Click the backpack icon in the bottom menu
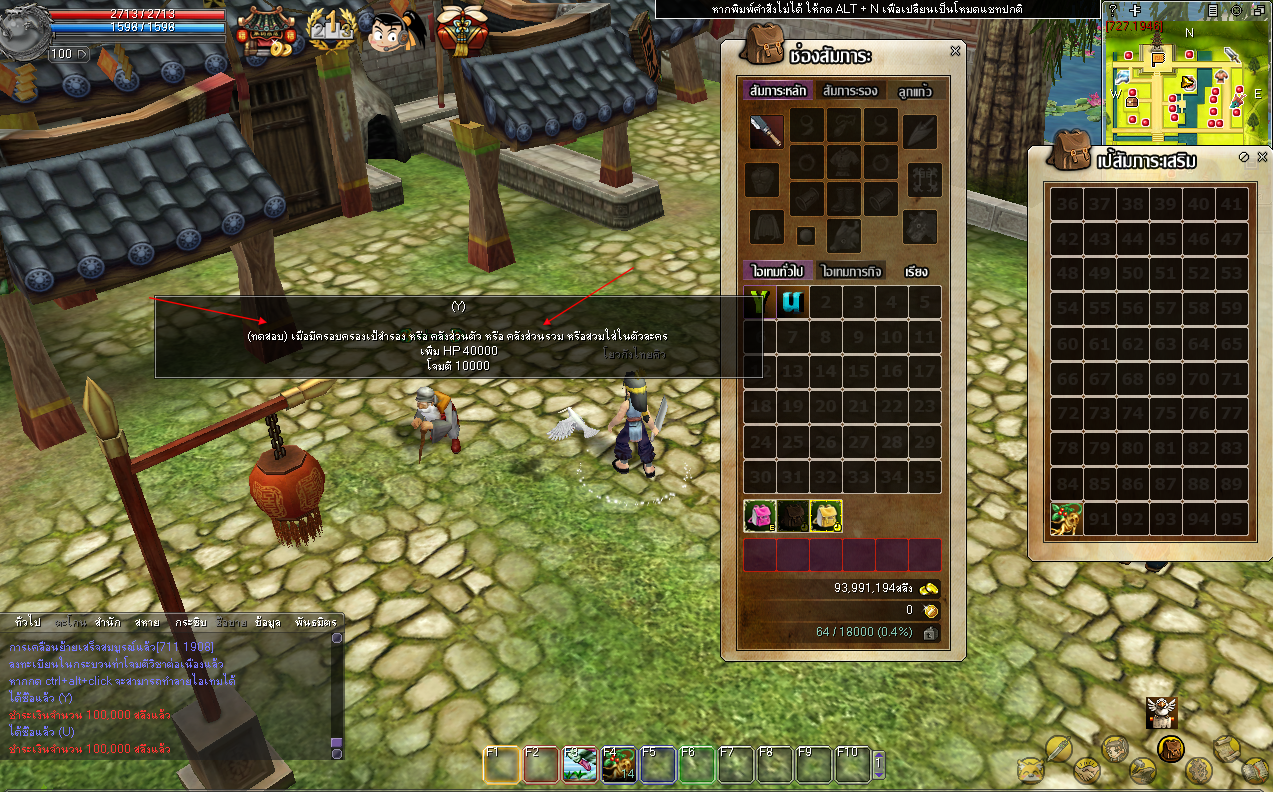The height and width of the screenshot is (792, 1273). [1171, 748]
